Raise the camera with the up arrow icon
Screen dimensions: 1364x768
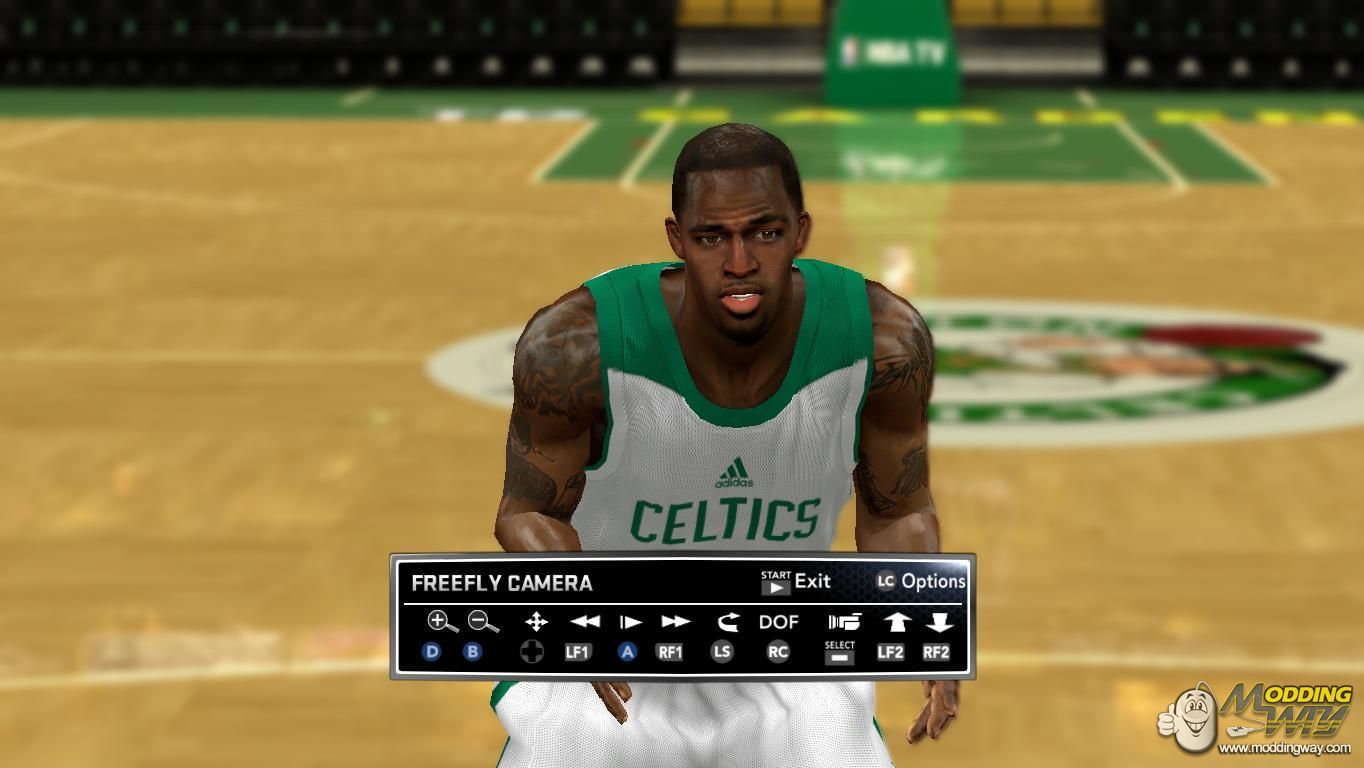(895, 622)
